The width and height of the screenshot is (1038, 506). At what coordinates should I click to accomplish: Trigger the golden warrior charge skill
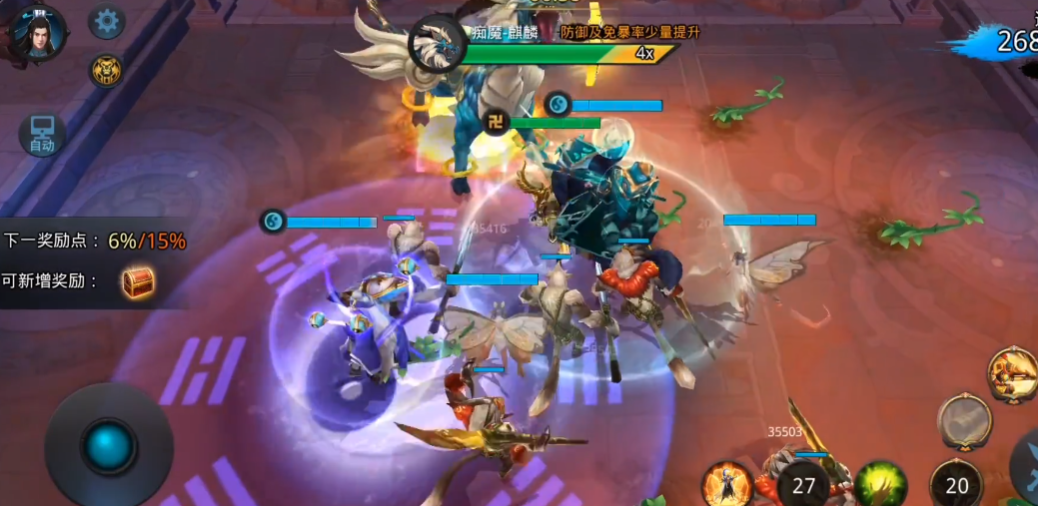pyautogui.click(x=1013, y=374)
